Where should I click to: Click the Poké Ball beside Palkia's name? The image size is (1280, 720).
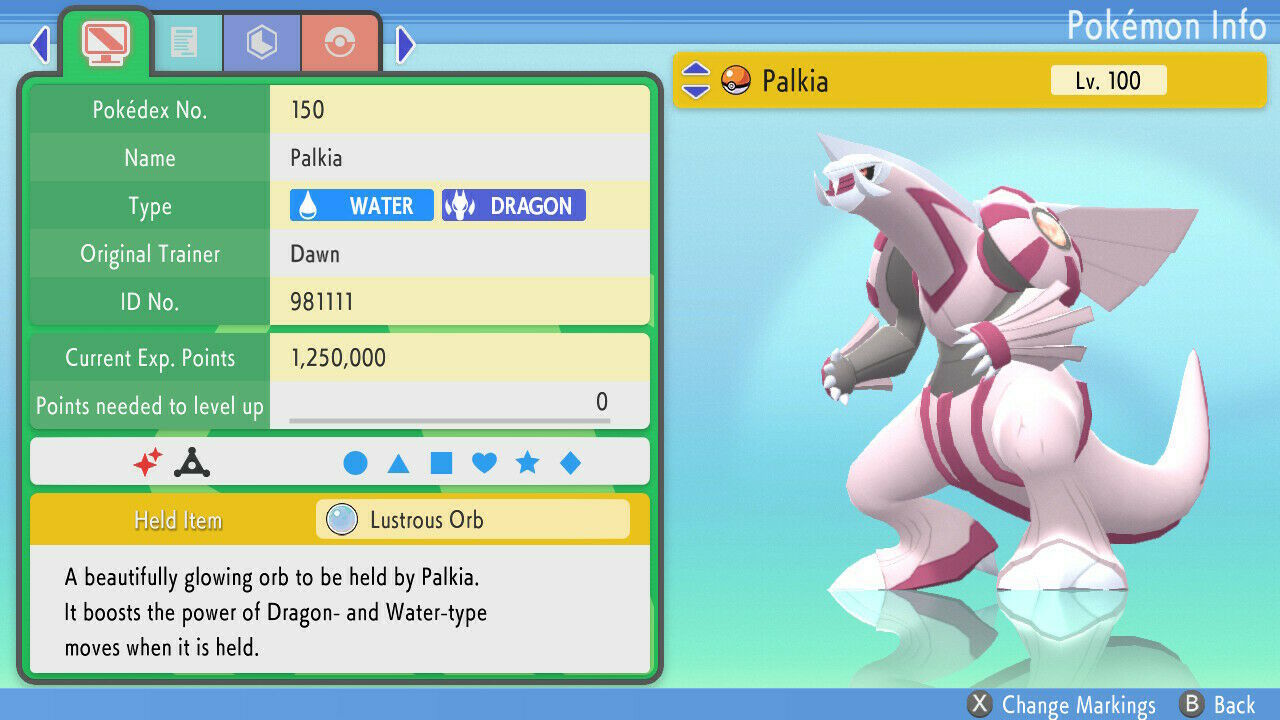734,81
